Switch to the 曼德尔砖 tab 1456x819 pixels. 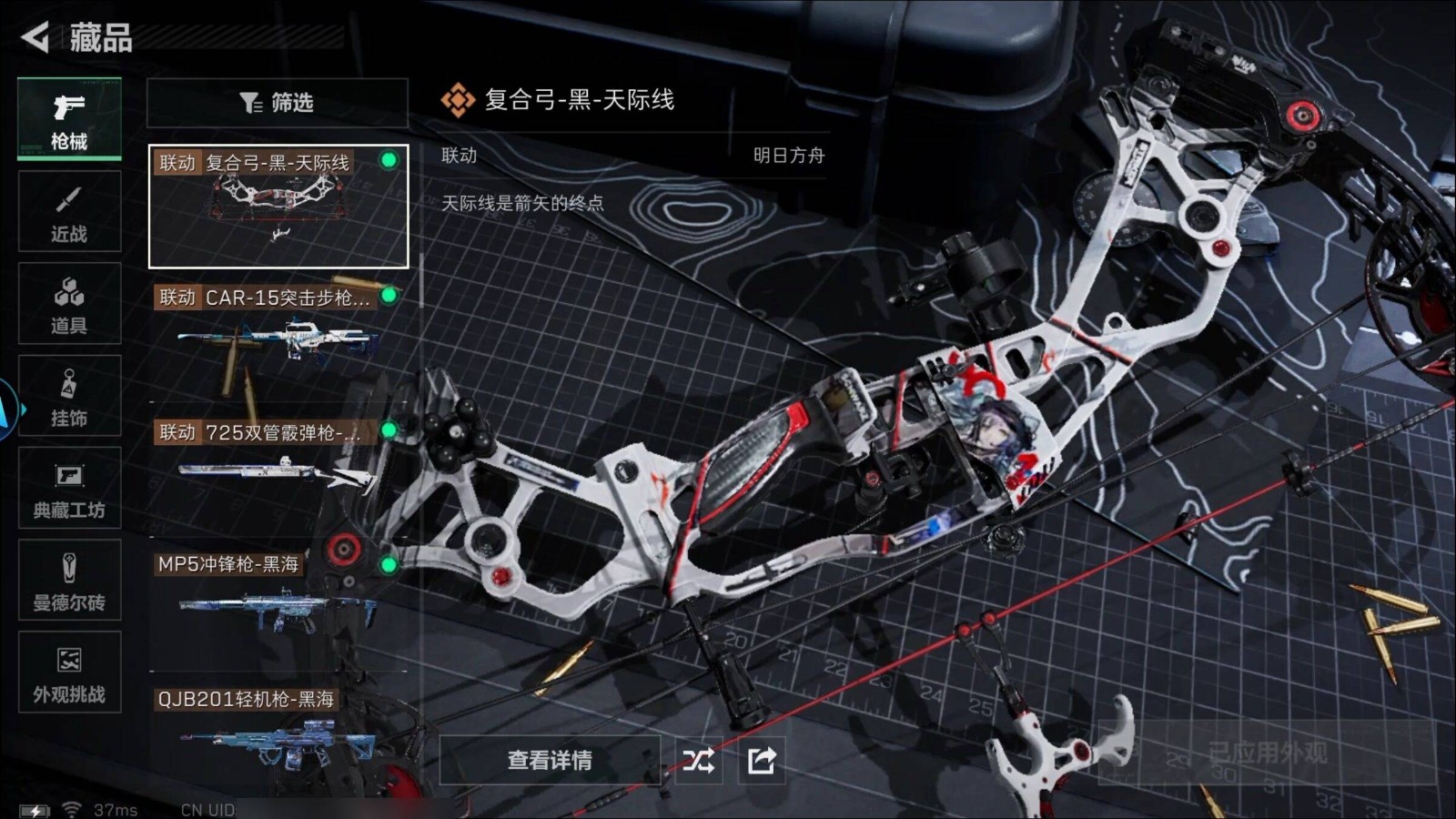coord(69,581)
